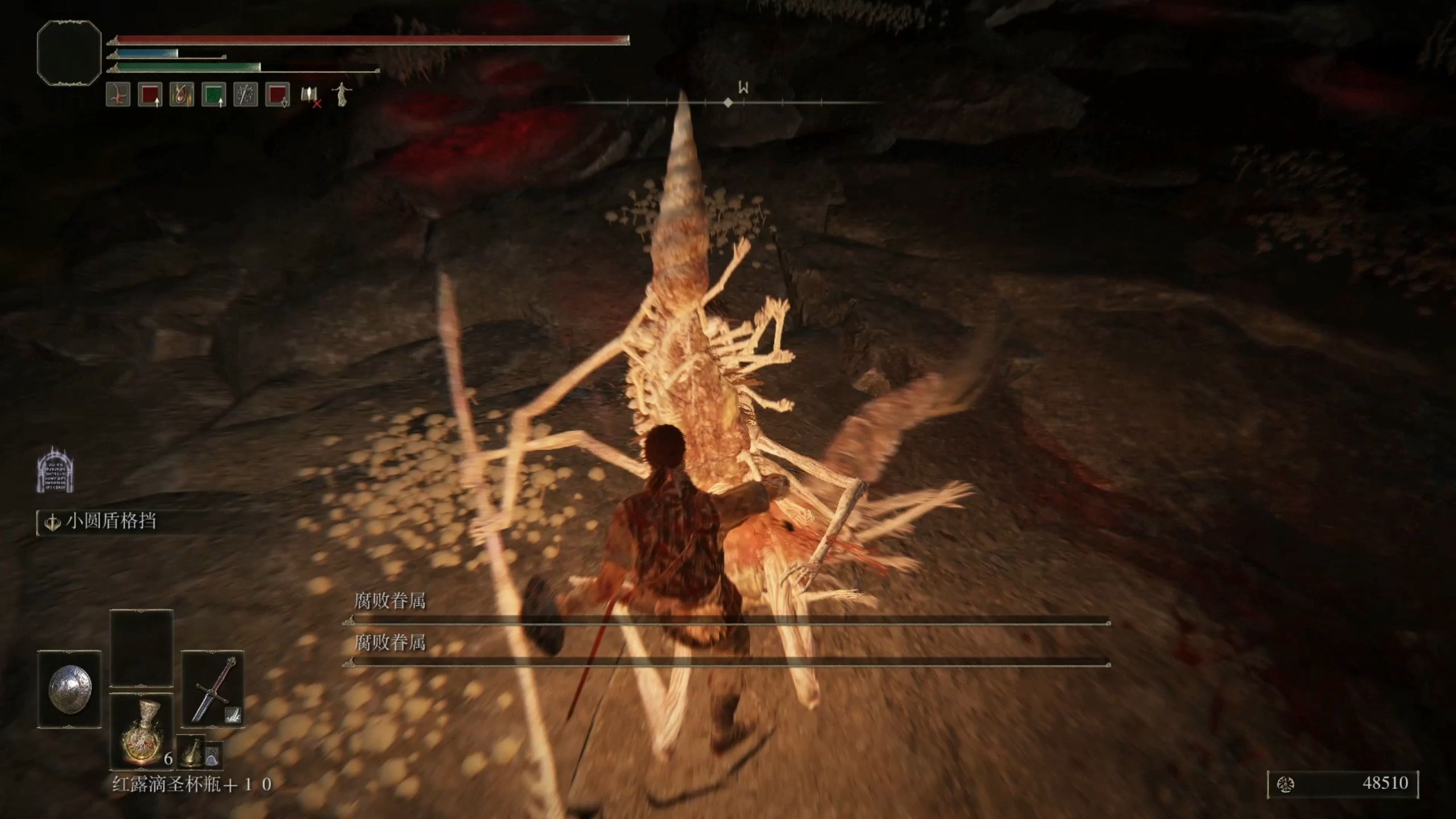Viewport: 1456px width, 819px height.
Task: Click the red square down-arrow debuff icon
Action: tap(278, 94)
